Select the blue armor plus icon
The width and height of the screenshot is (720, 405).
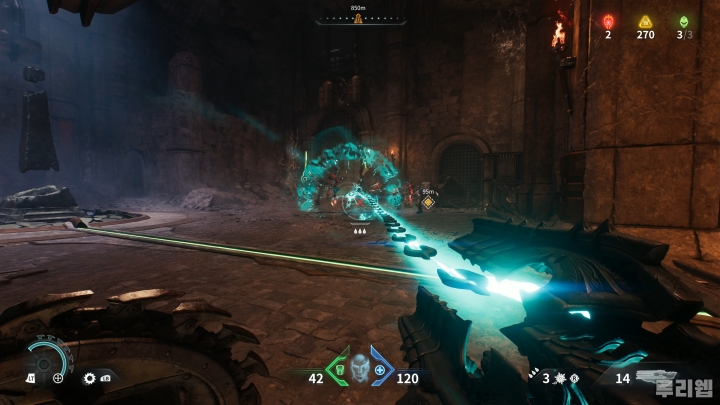[x=380, y=372]
